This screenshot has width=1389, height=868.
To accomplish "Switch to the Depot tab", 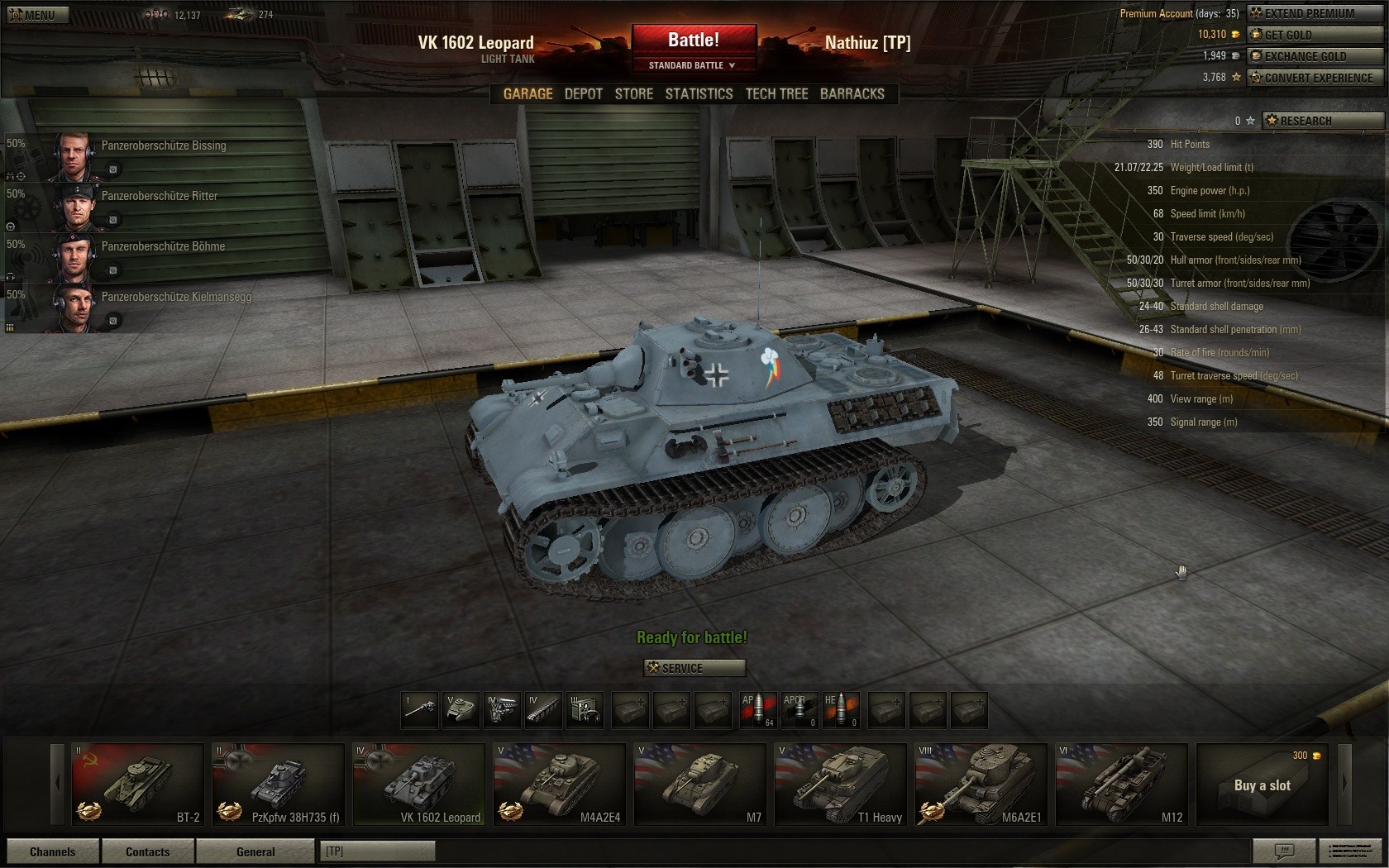I will pyautogui.click(x=583, y=94).
